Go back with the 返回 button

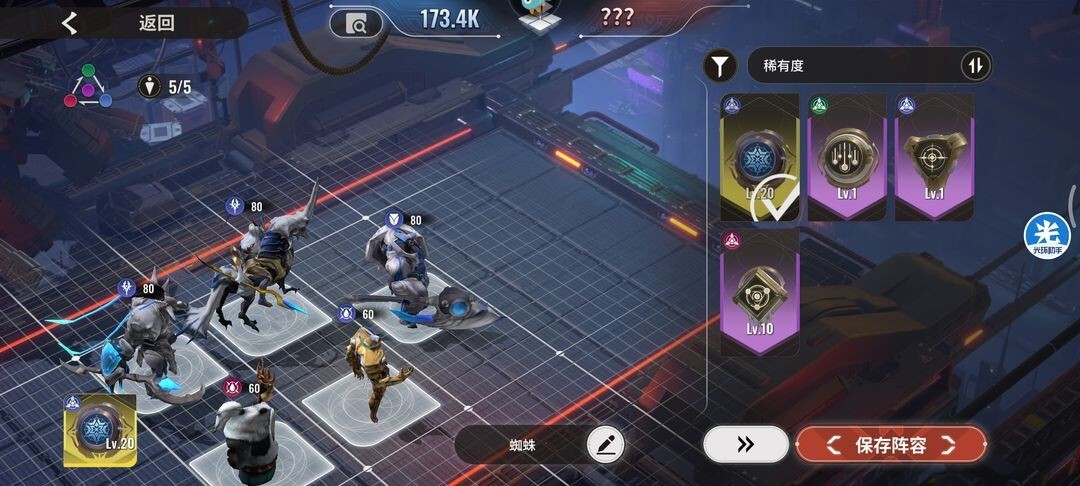120,23
